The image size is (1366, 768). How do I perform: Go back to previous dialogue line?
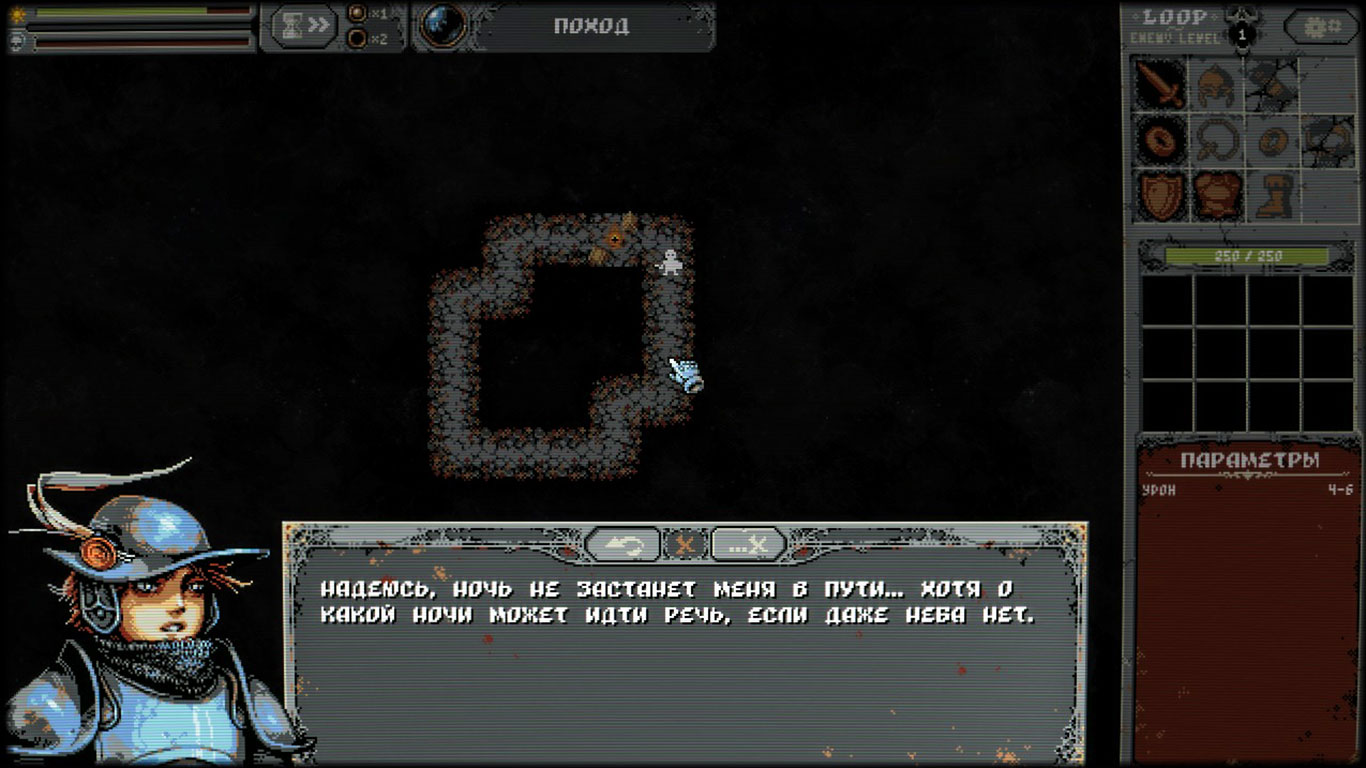622,544
